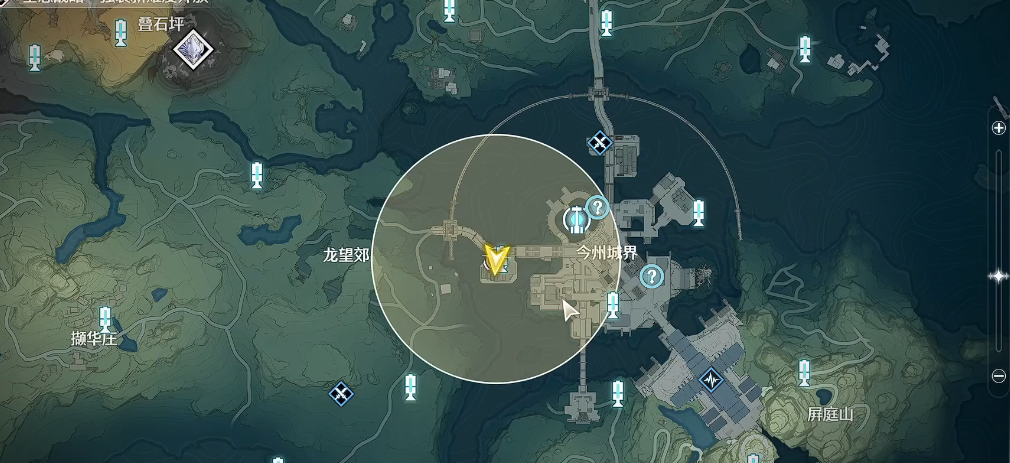Image resolution: width=1010 pixels, height=463 pixels.
Task: Choose the teleport beacon above 屏庭山
Action: point(804,373)
